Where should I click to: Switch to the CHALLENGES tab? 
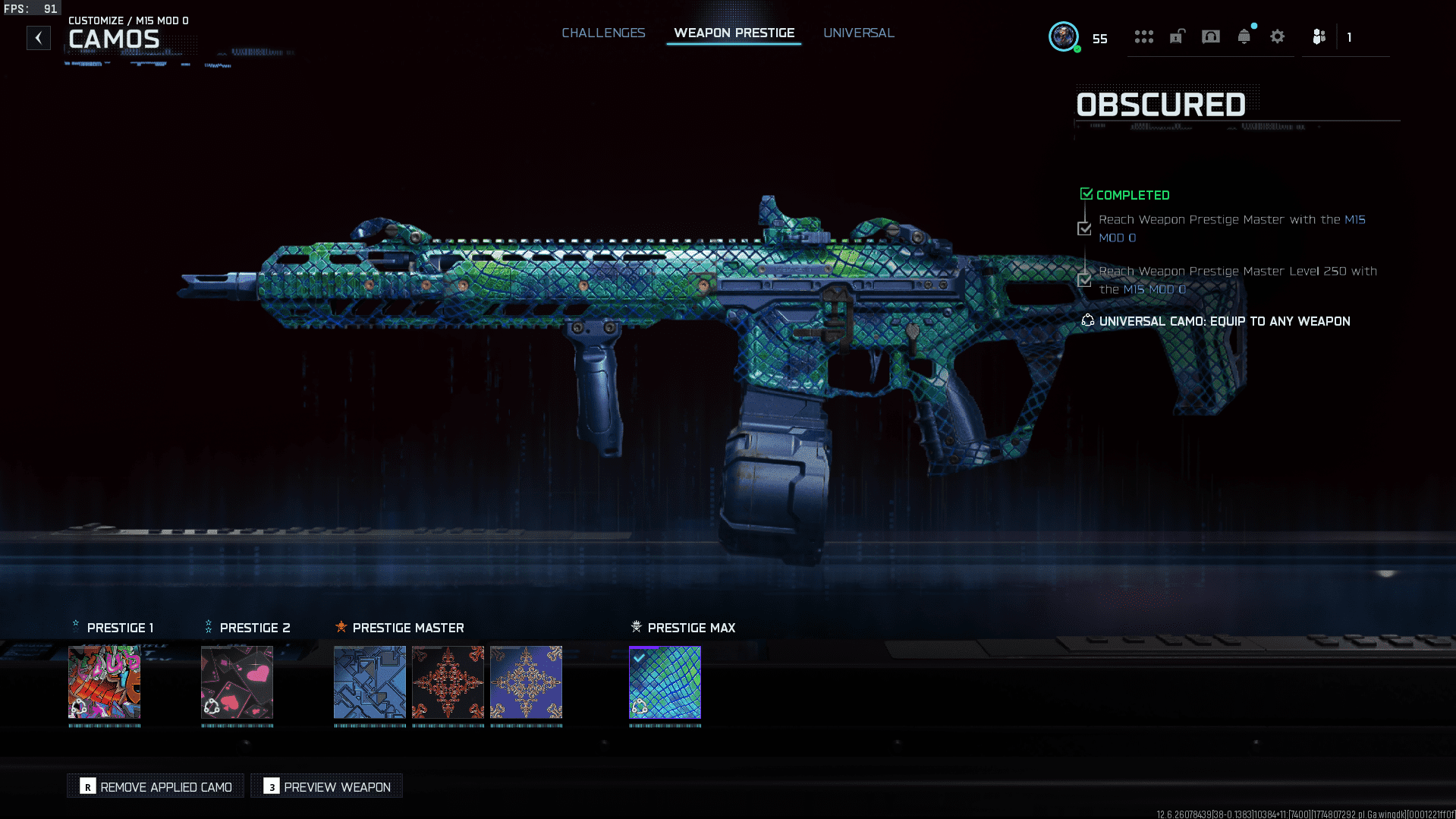[x=603, y=33]
